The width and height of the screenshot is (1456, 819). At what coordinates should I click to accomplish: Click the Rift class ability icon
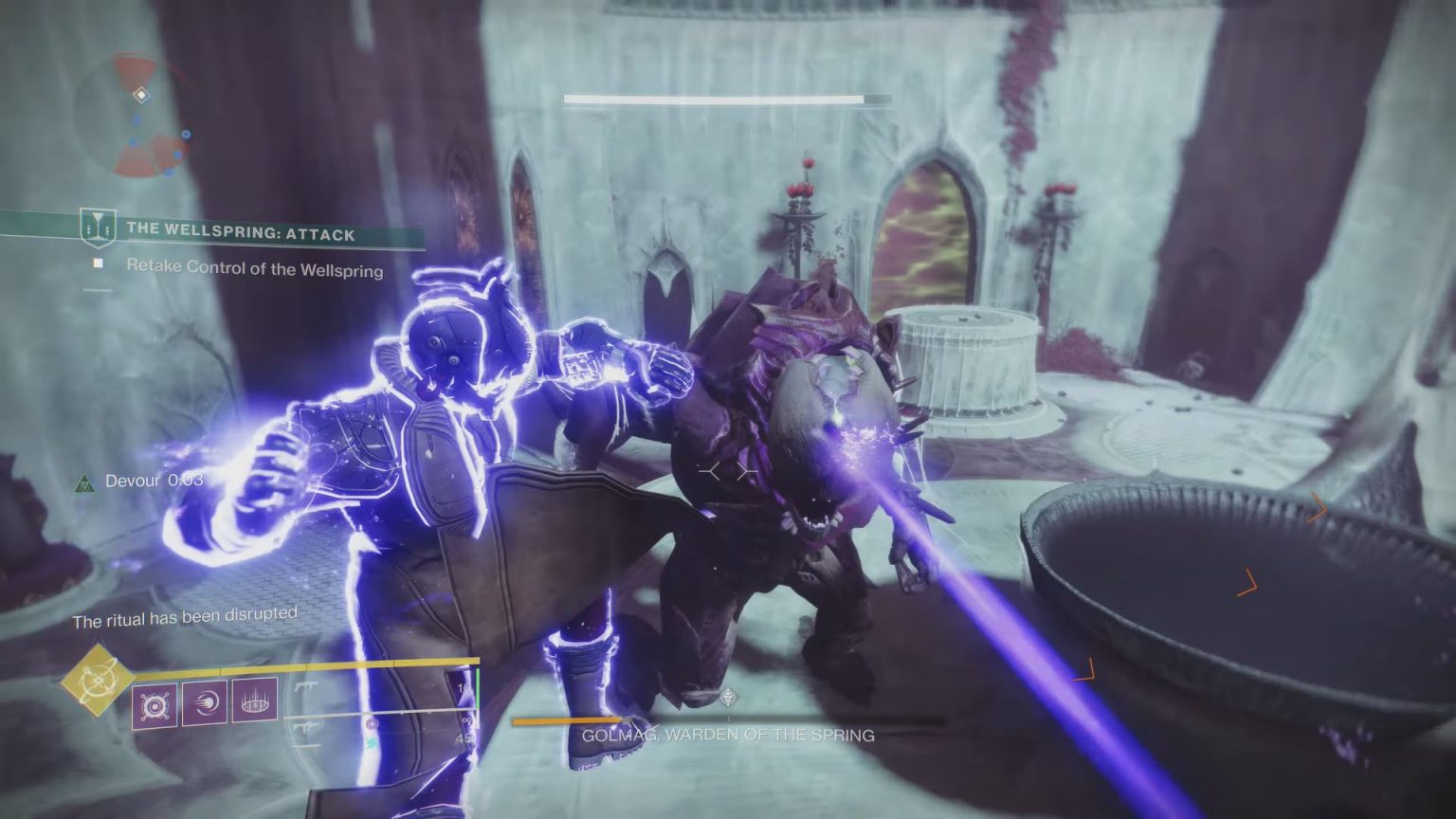tap(254, 701)
